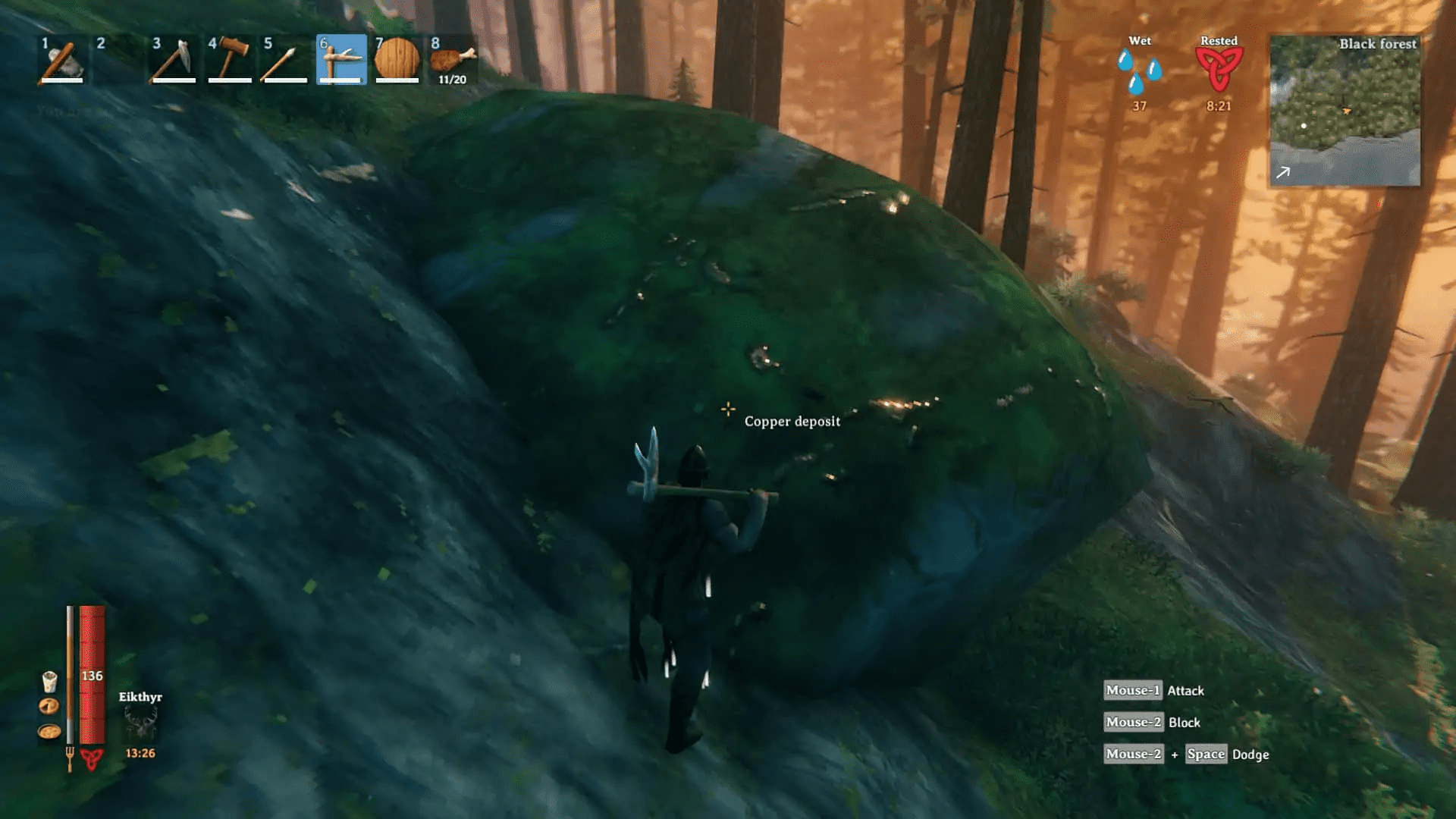Equip the flint spear in slot 5
Viewport: 1456px width, 819px height.
[x=283, y=59]
